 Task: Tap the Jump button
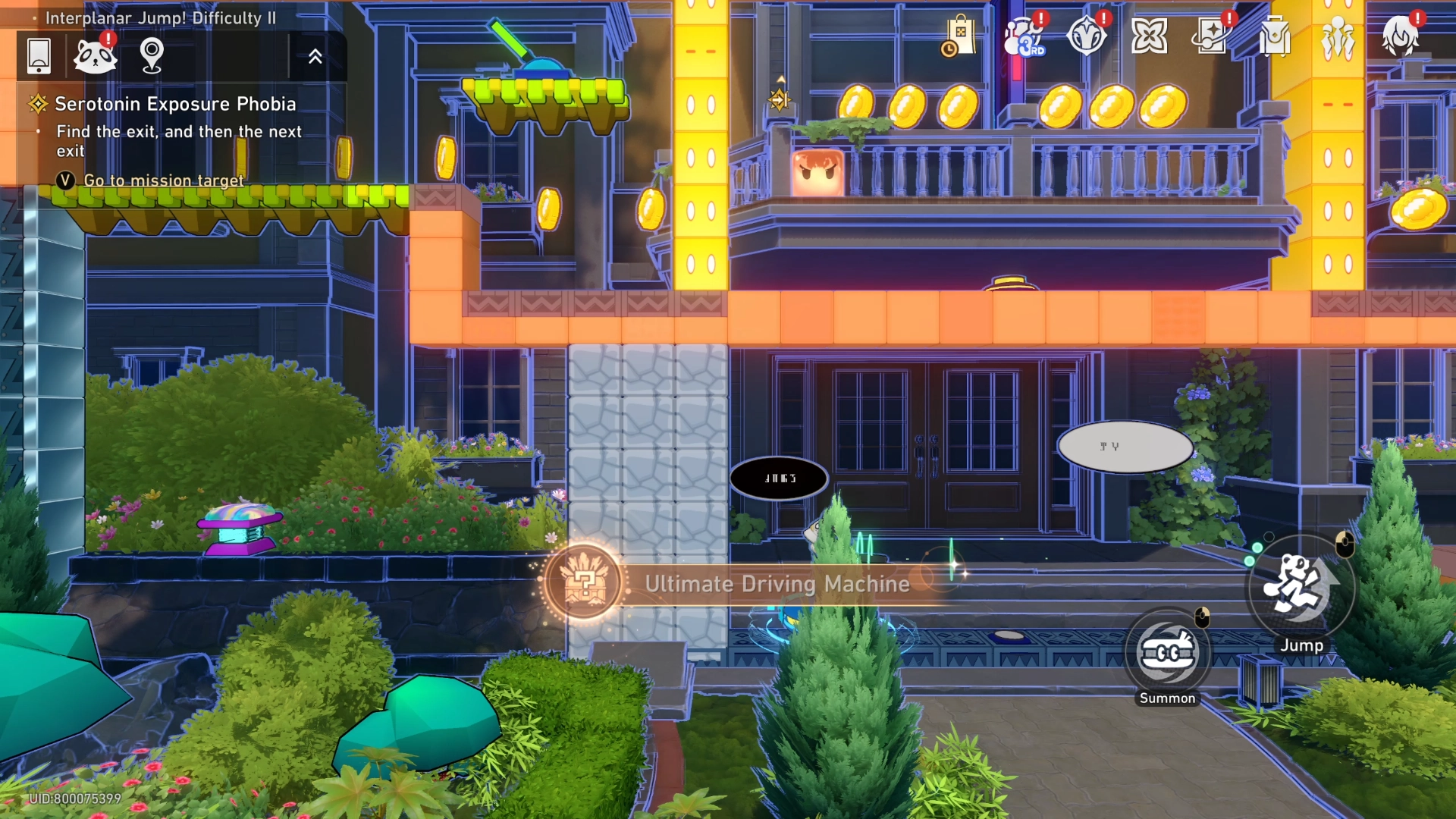click(1301, 588)
